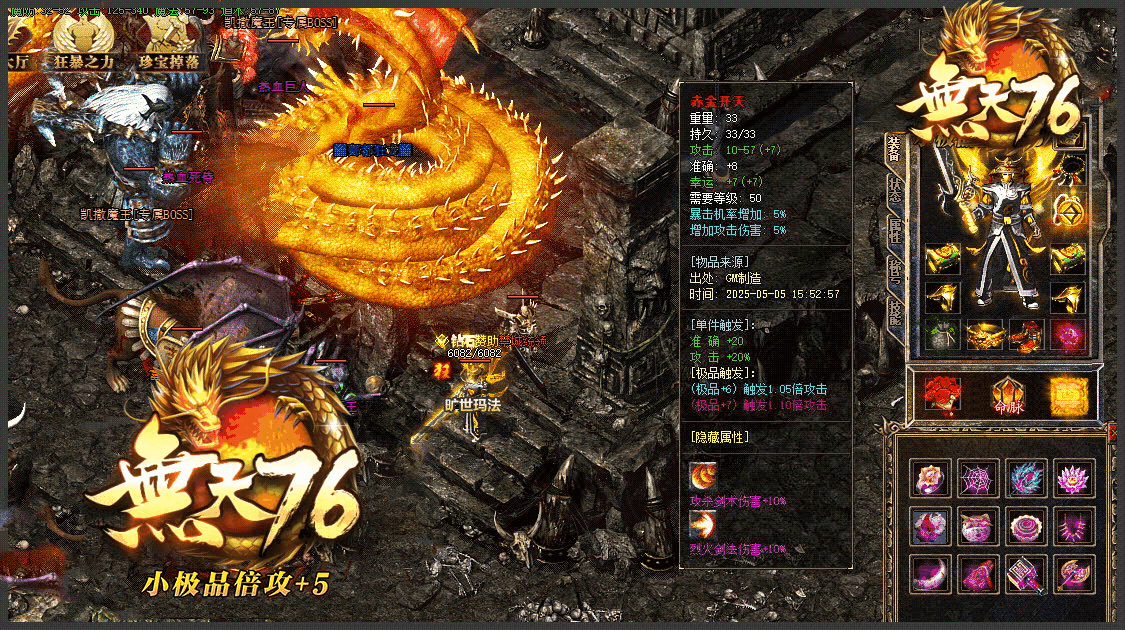
Task: Select the red rose bouquet slot
Action: coord(941,394)
